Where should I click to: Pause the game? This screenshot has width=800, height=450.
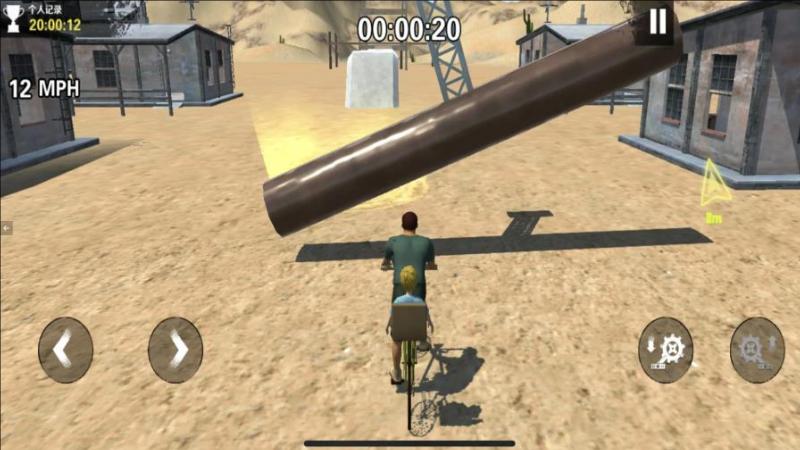point(657,22)
